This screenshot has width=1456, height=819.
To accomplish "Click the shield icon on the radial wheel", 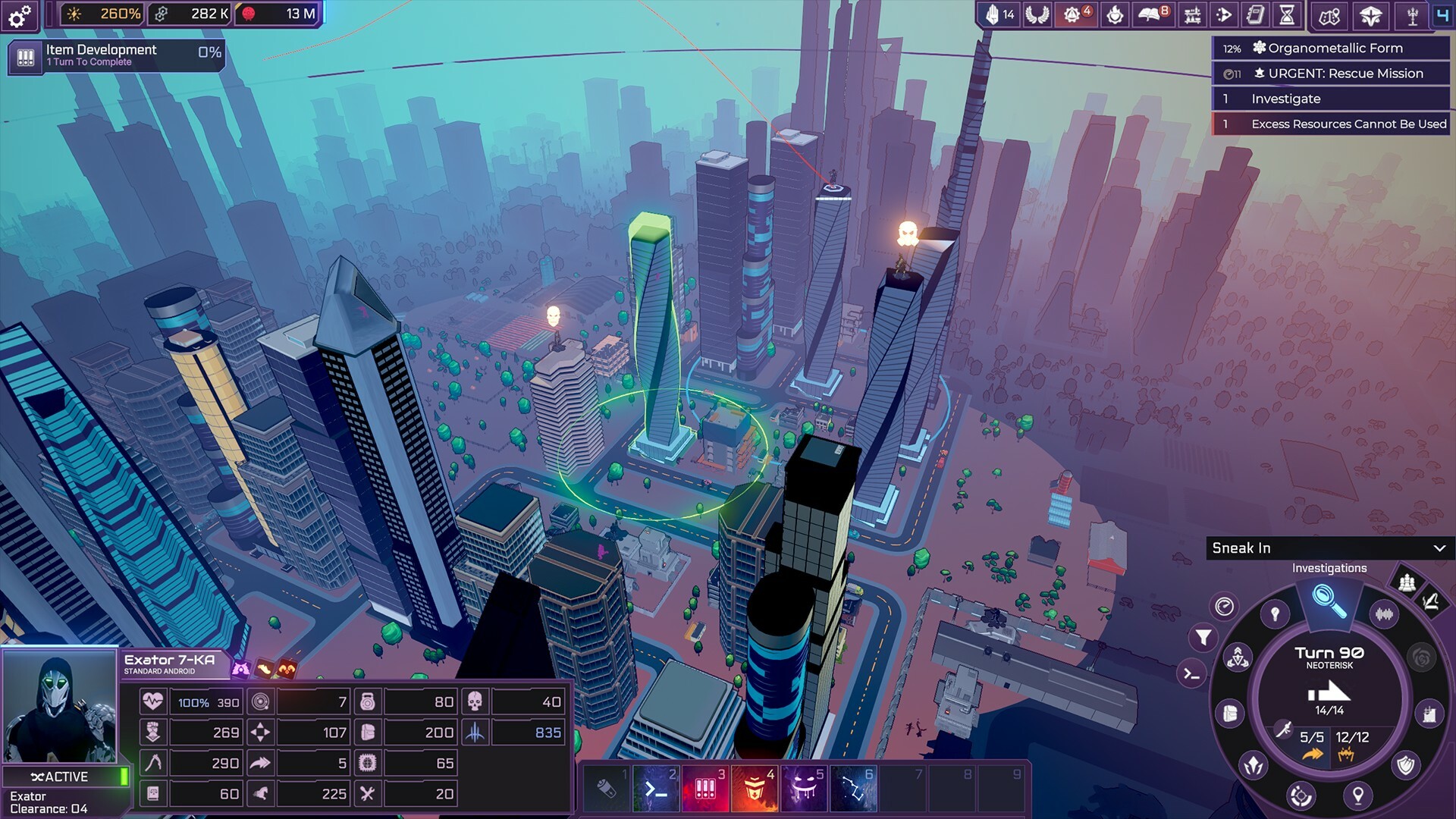I will tap(1405, 764).
